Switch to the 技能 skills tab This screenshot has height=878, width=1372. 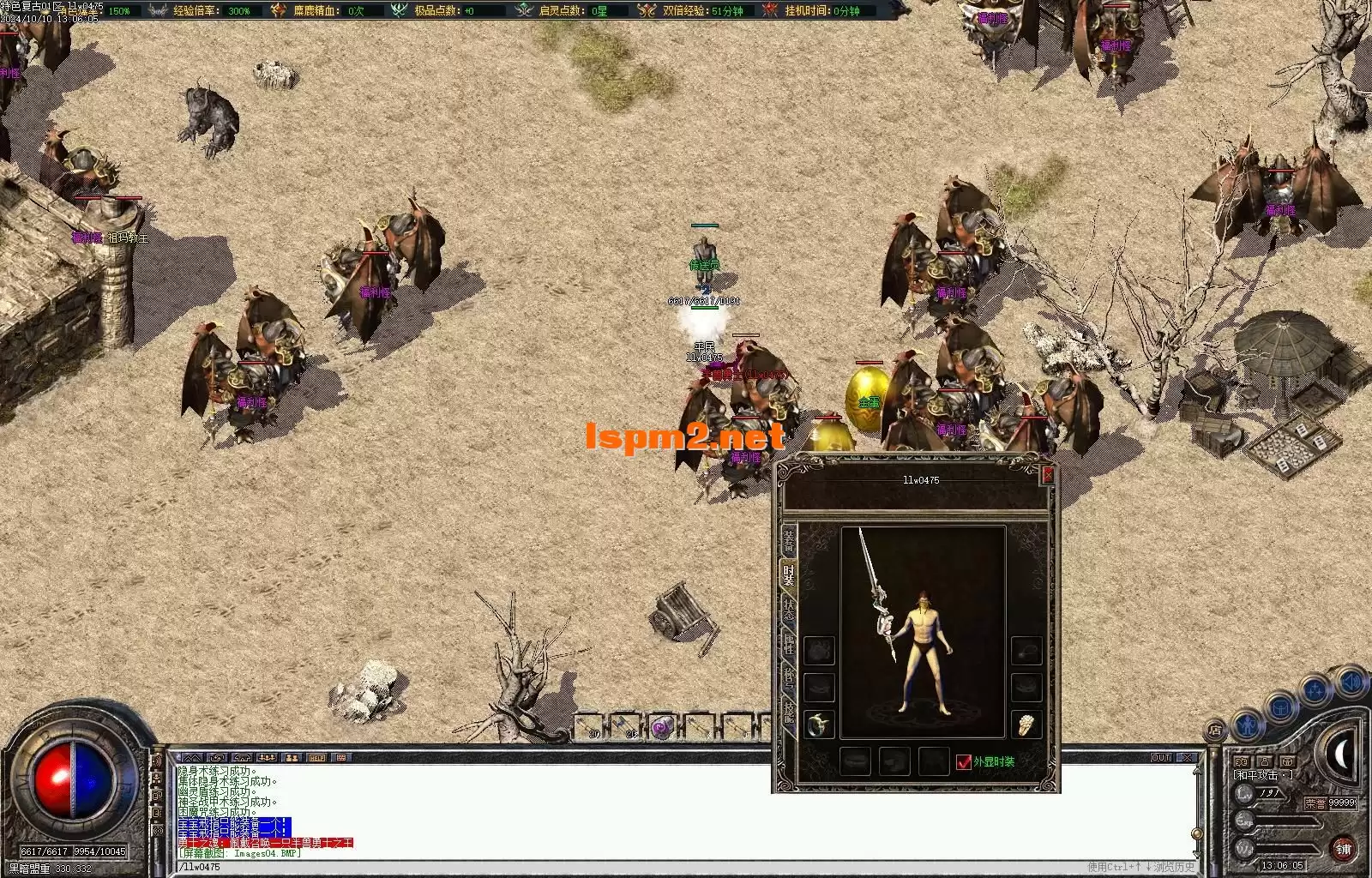coord(788,712)
